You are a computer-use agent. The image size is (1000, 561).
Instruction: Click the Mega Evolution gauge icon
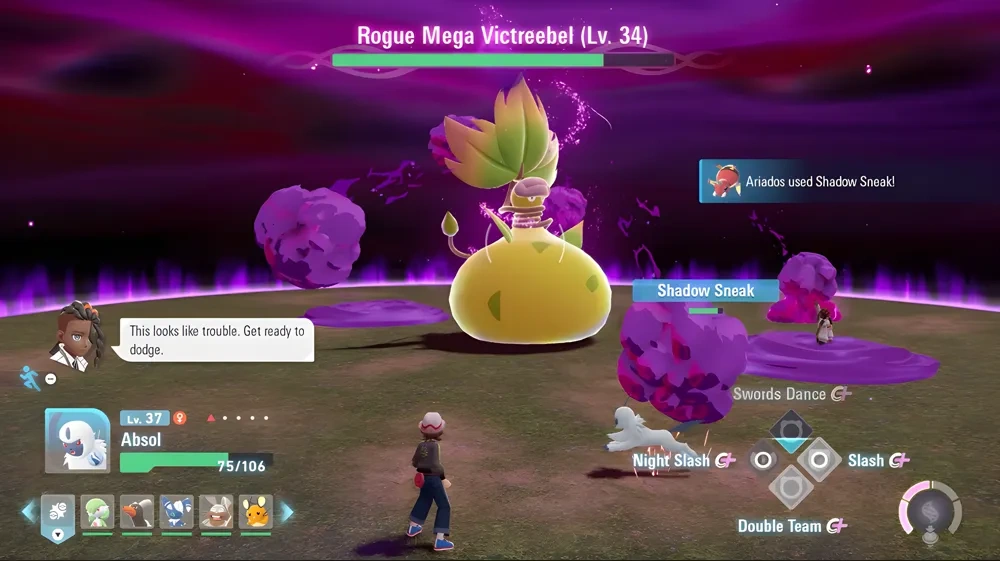[x=930, y=512]
